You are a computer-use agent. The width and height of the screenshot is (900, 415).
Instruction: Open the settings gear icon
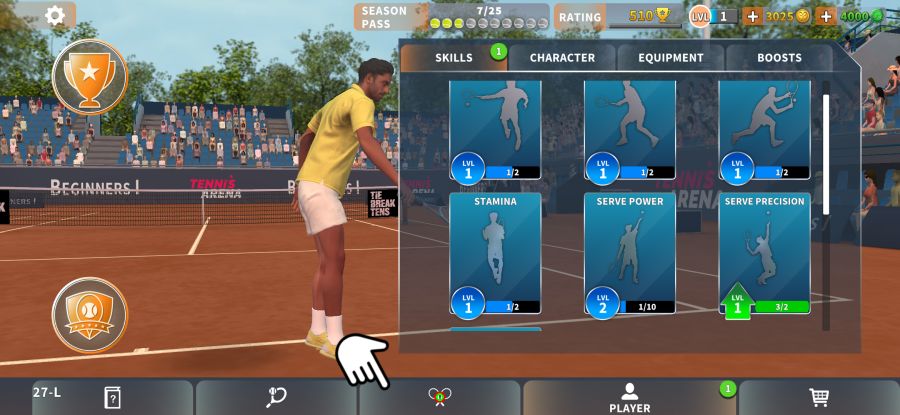tap(55, 15)
